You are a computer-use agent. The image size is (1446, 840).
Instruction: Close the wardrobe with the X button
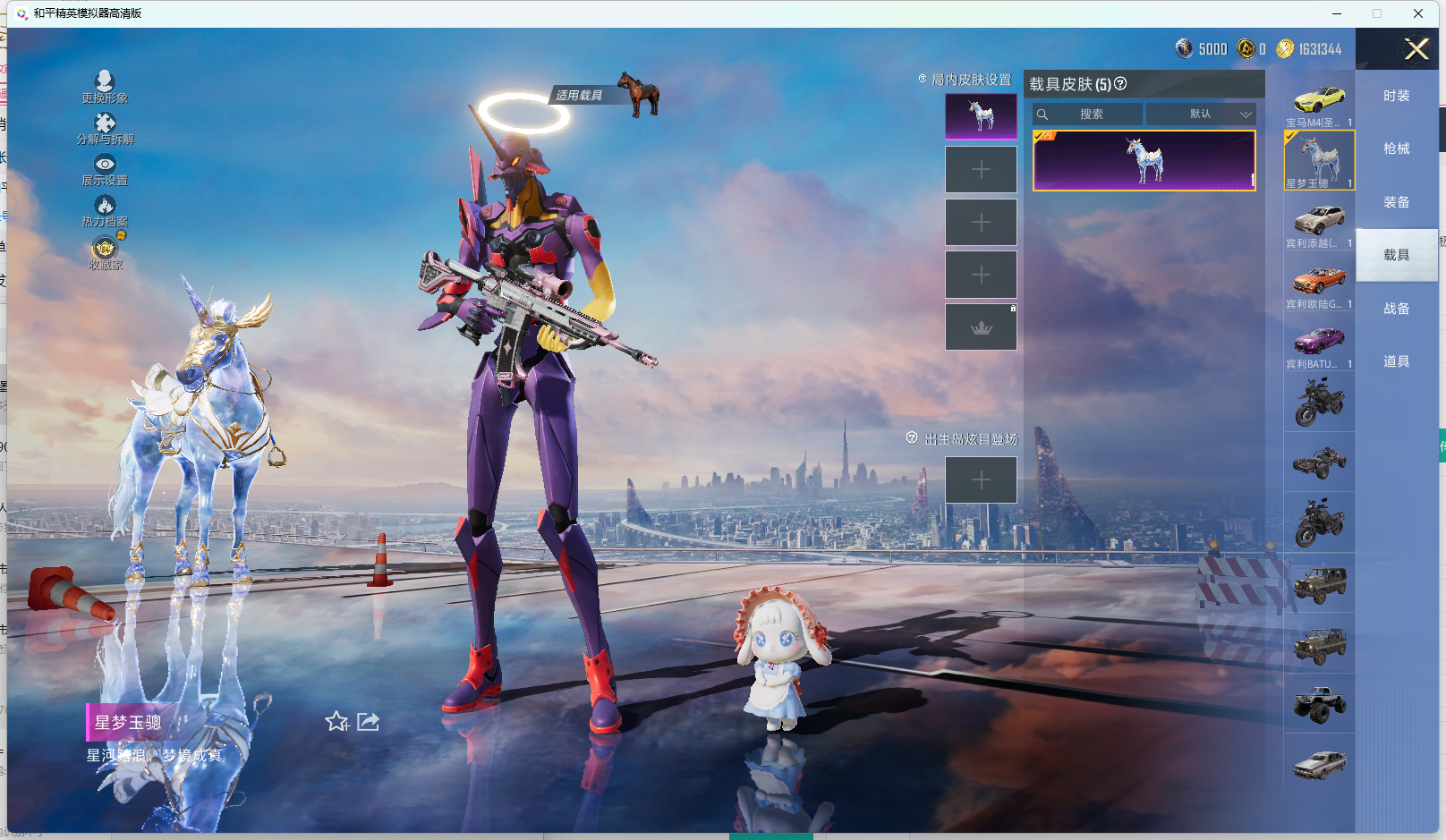(1416, 49)
